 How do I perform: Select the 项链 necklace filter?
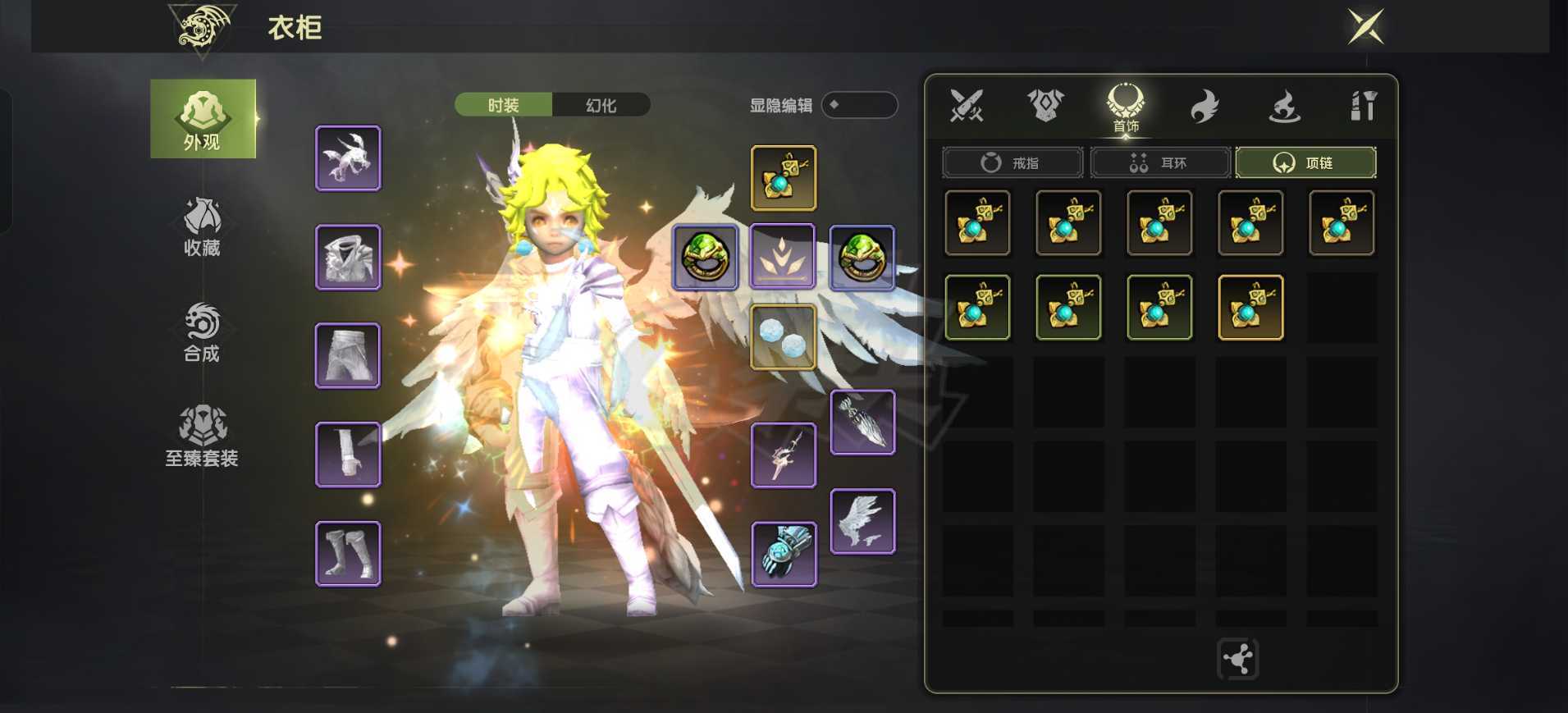tap(1305, 162)
